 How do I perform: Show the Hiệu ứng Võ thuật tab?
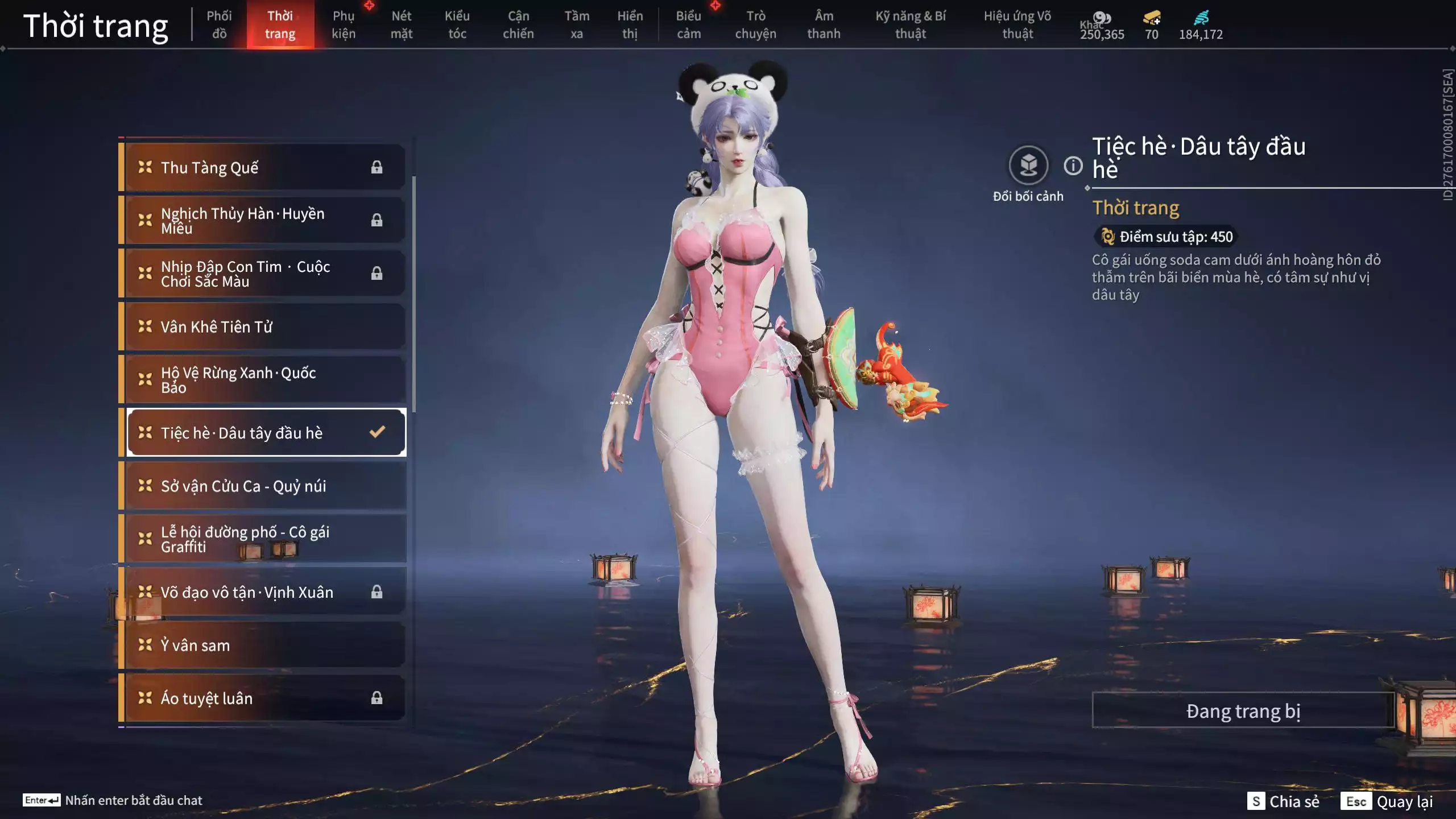pos(1017,24)
